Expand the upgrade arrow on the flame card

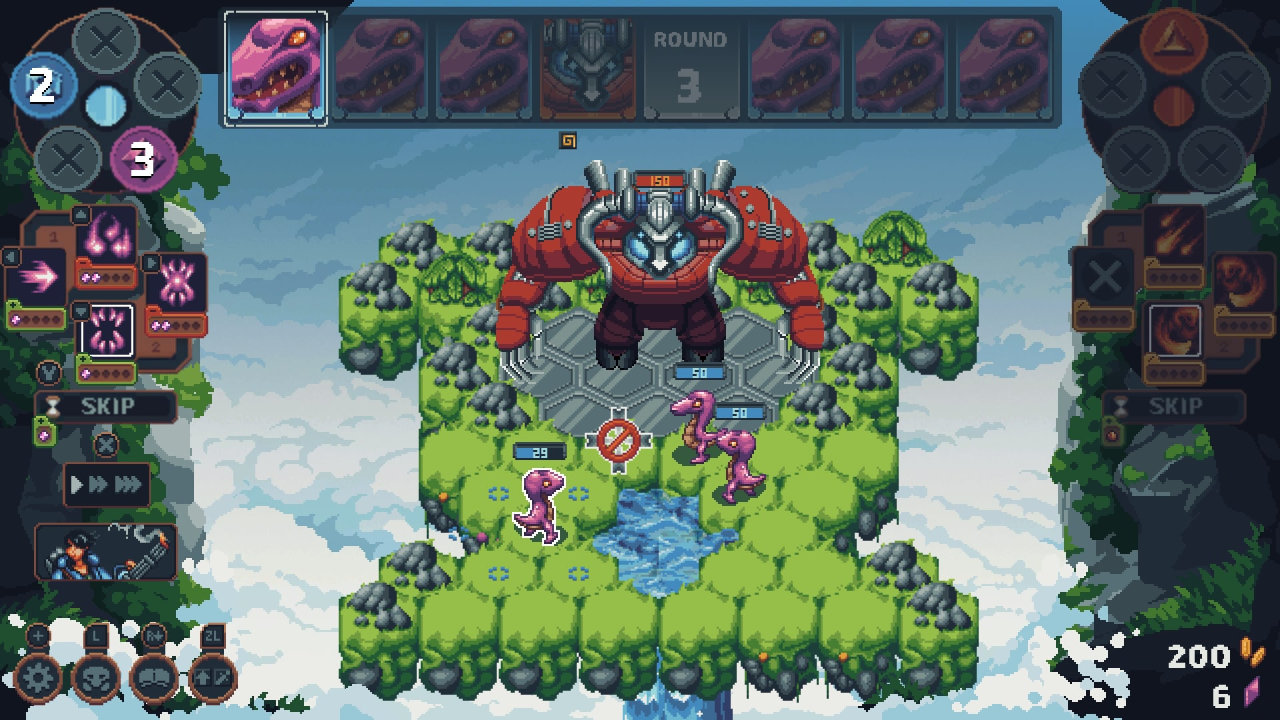click(80, 213)
